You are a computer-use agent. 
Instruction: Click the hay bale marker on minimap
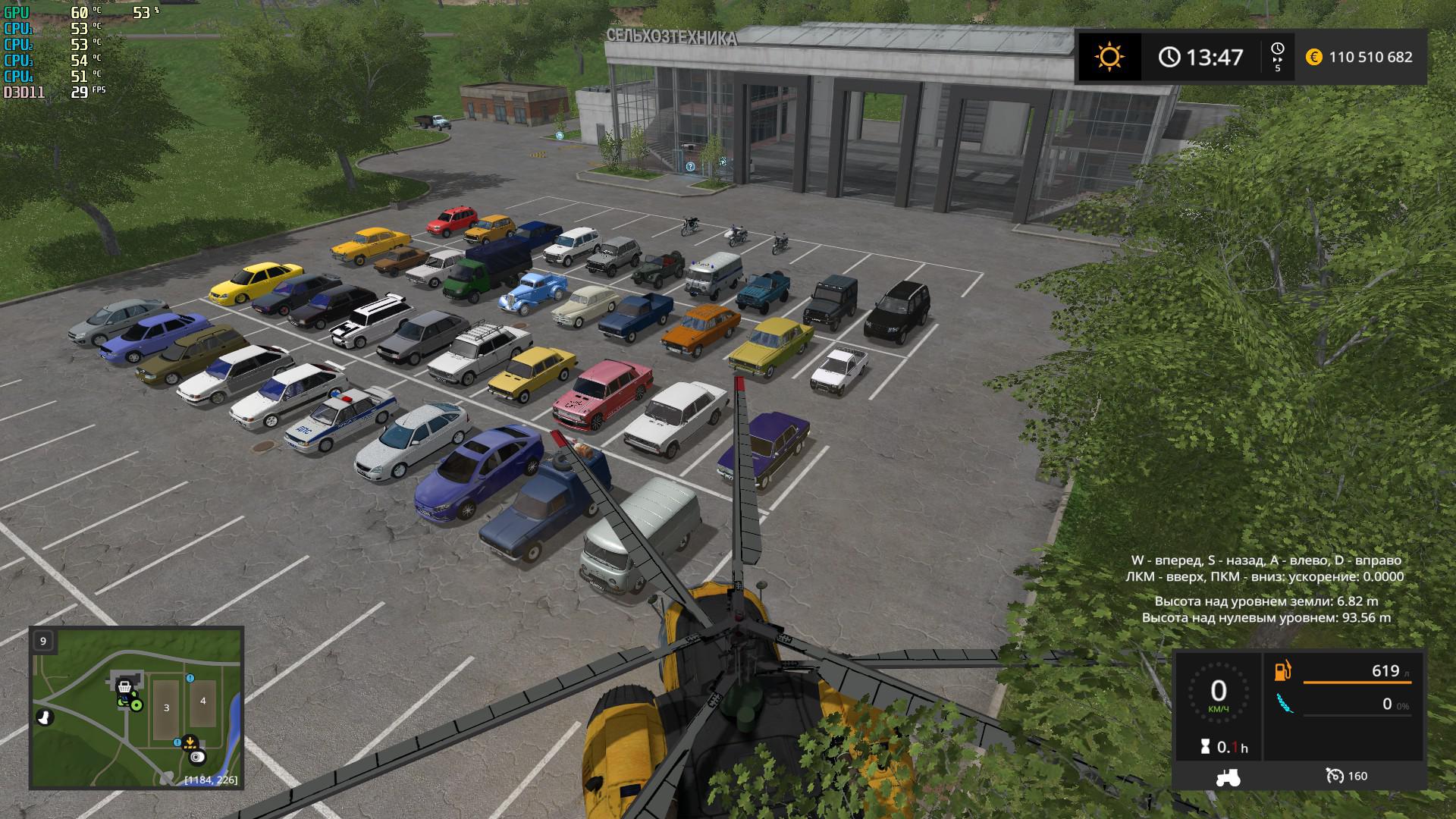[198, 757]
